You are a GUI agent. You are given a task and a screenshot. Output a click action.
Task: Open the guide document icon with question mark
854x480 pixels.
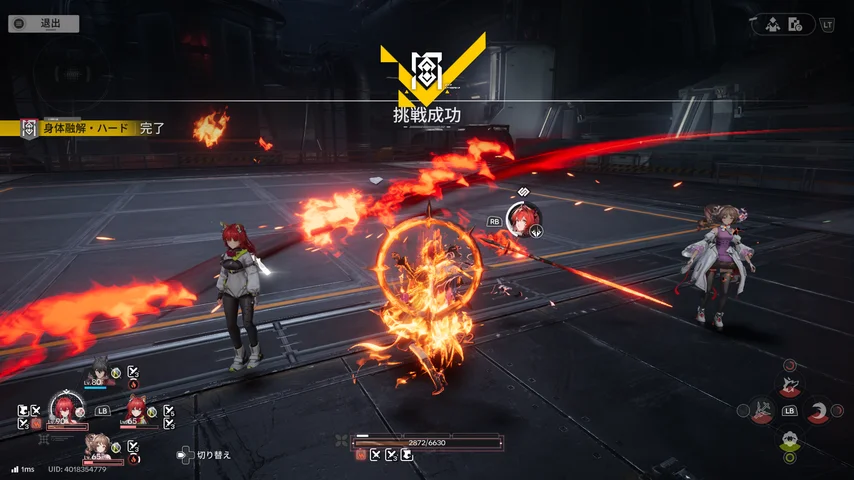click(796, 25)
